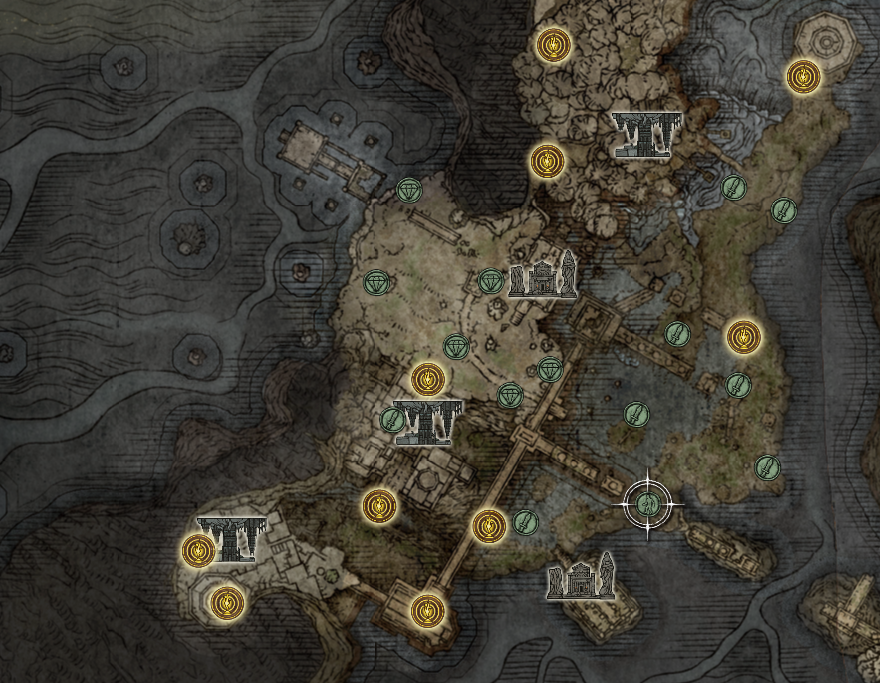Click the green gem marker next to the northwest pier ruins
Screen dimensions: 880x683
point(409,190)
